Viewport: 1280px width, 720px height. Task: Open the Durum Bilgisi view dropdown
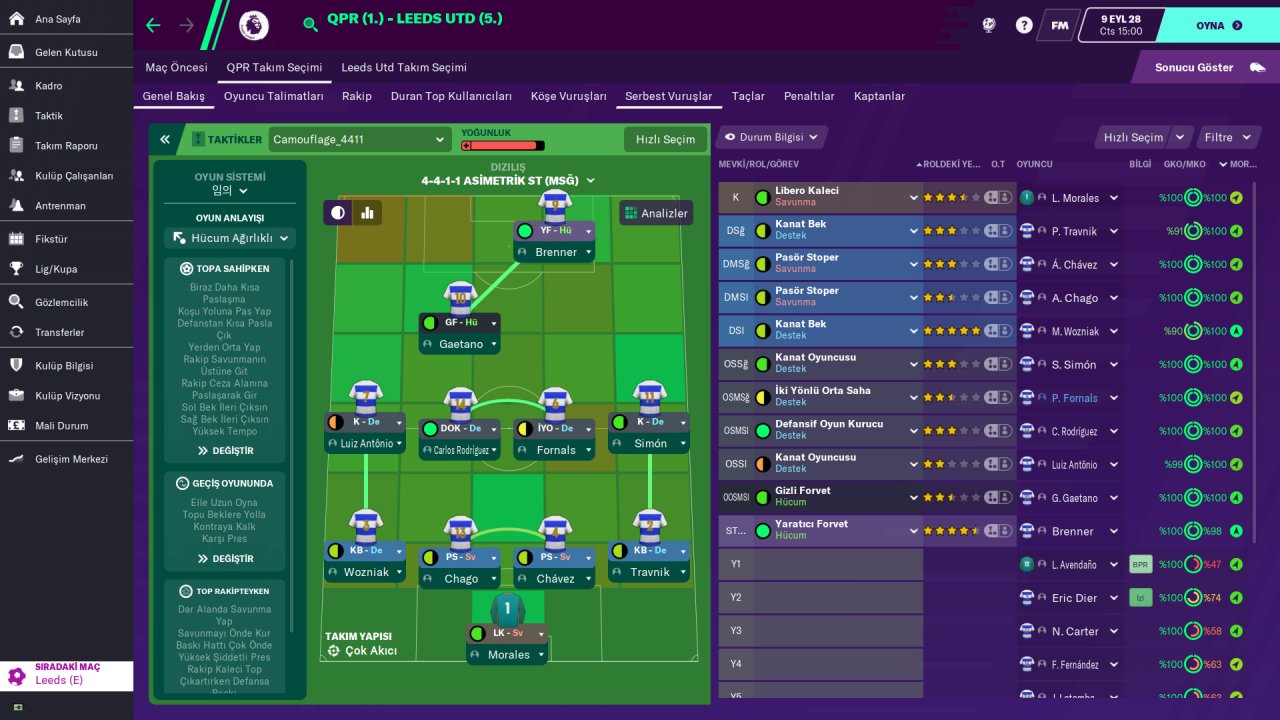click(771, 137)
